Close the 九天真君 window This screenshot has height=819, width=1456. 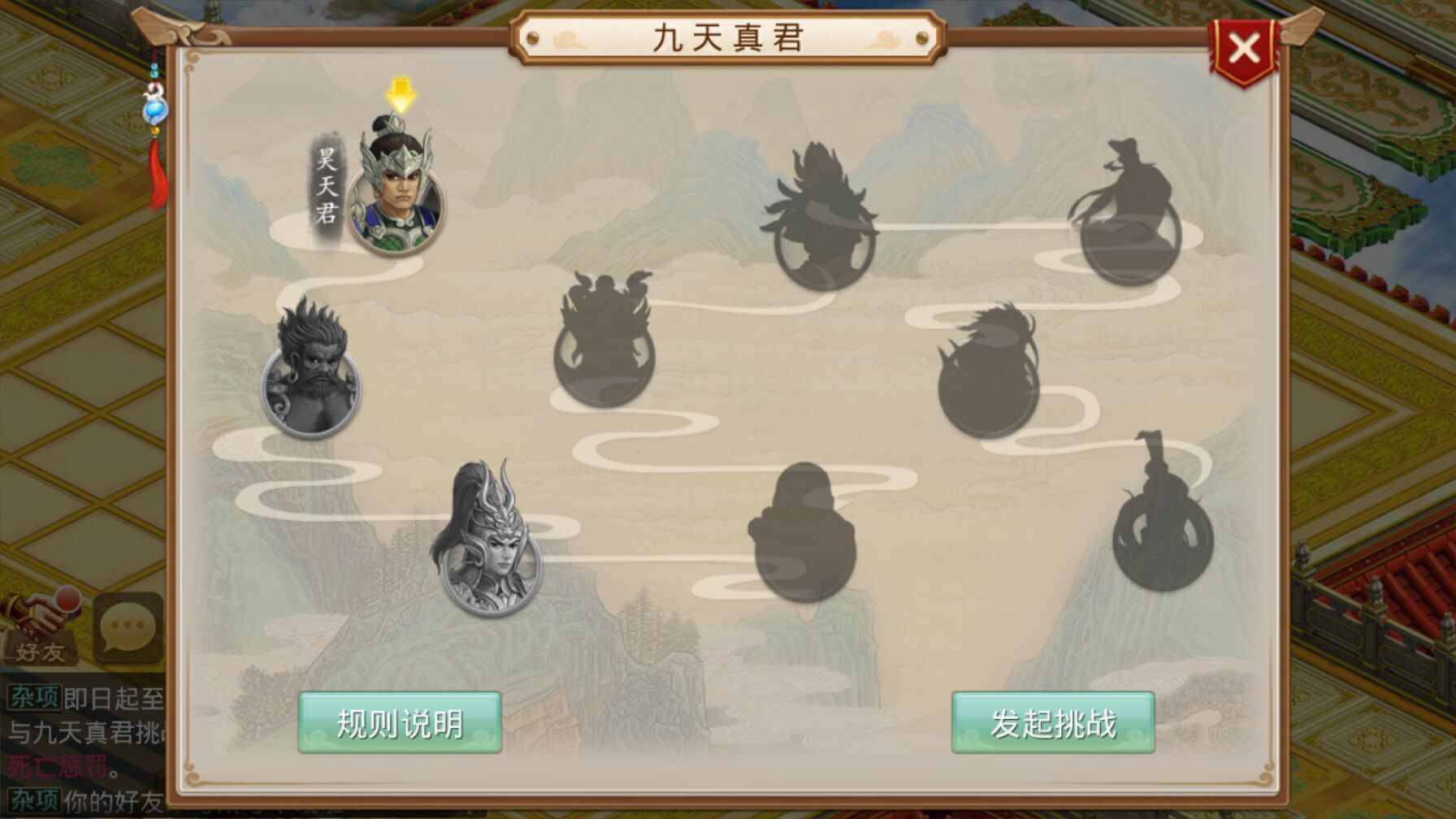[x=1244, y=49]
